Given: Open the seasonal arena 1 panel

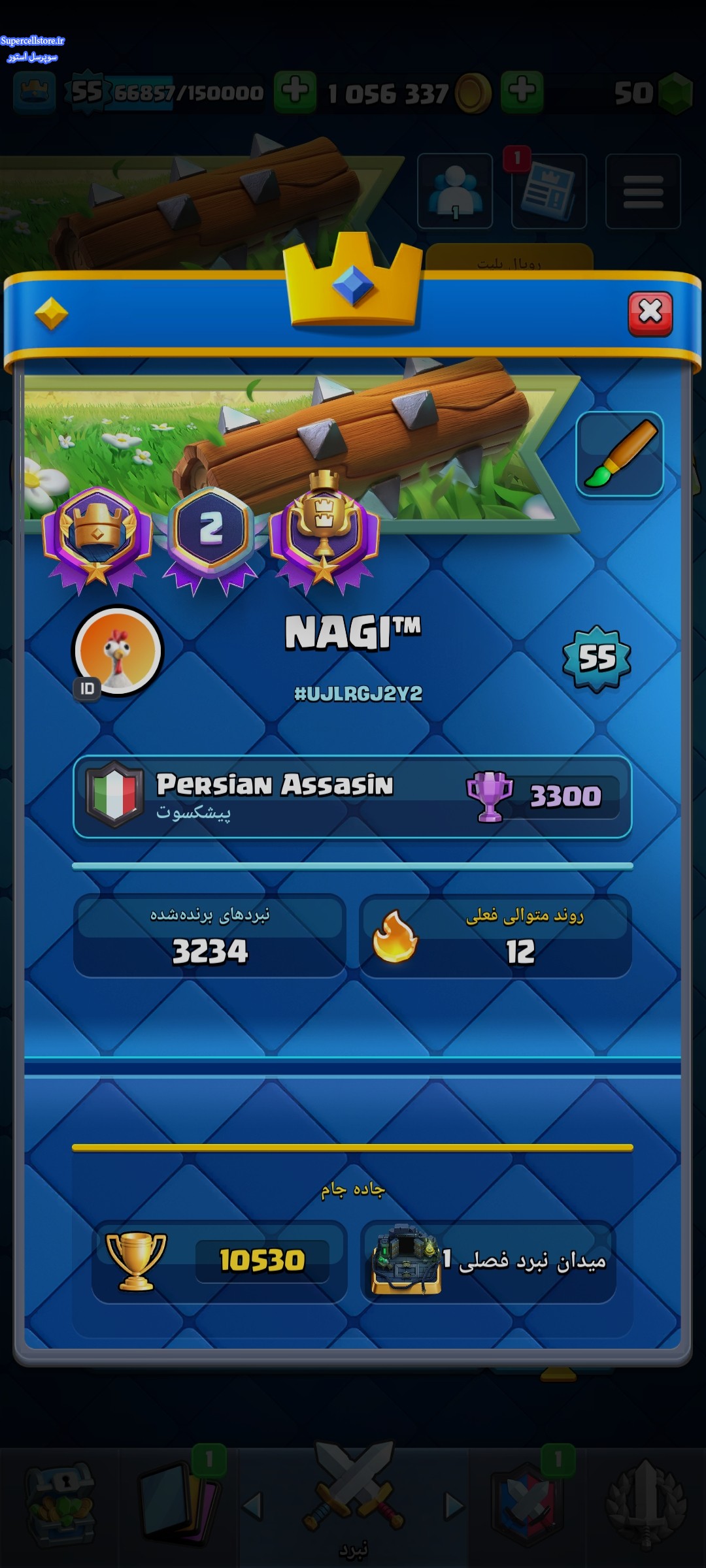Looking at the screenshot, I should coord(488,1261).
